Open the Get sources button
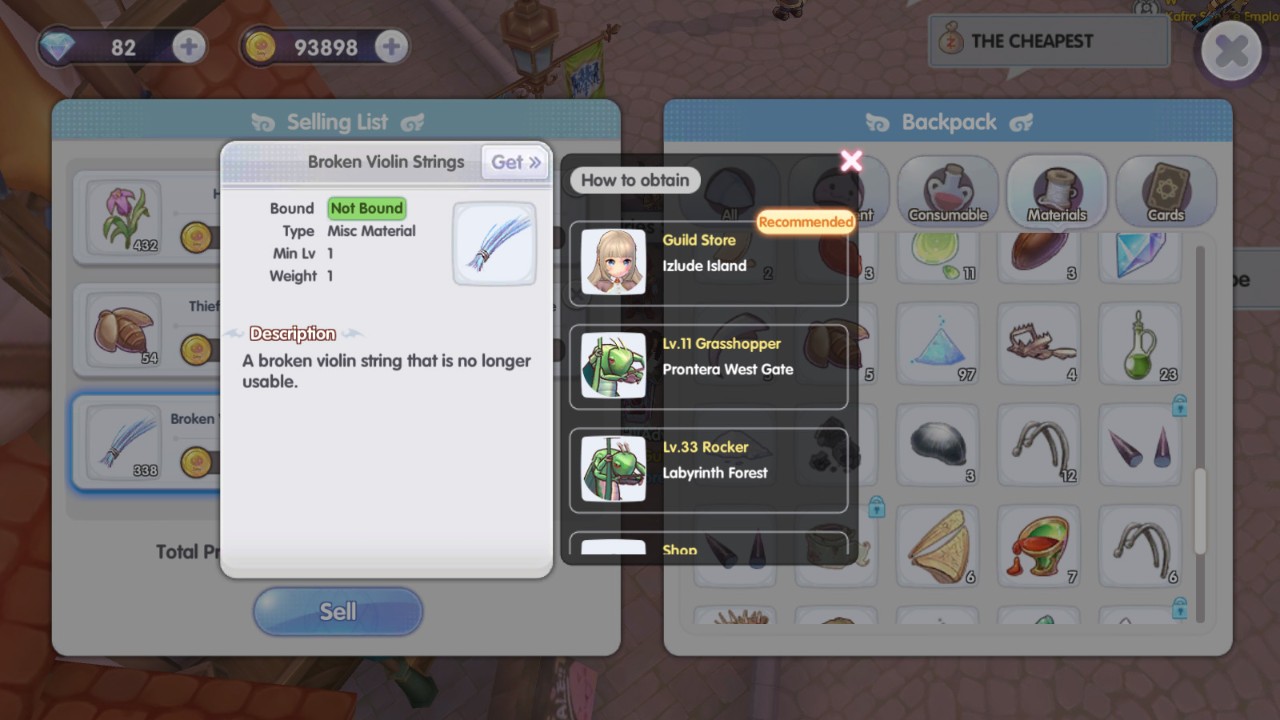 [516, 162]
